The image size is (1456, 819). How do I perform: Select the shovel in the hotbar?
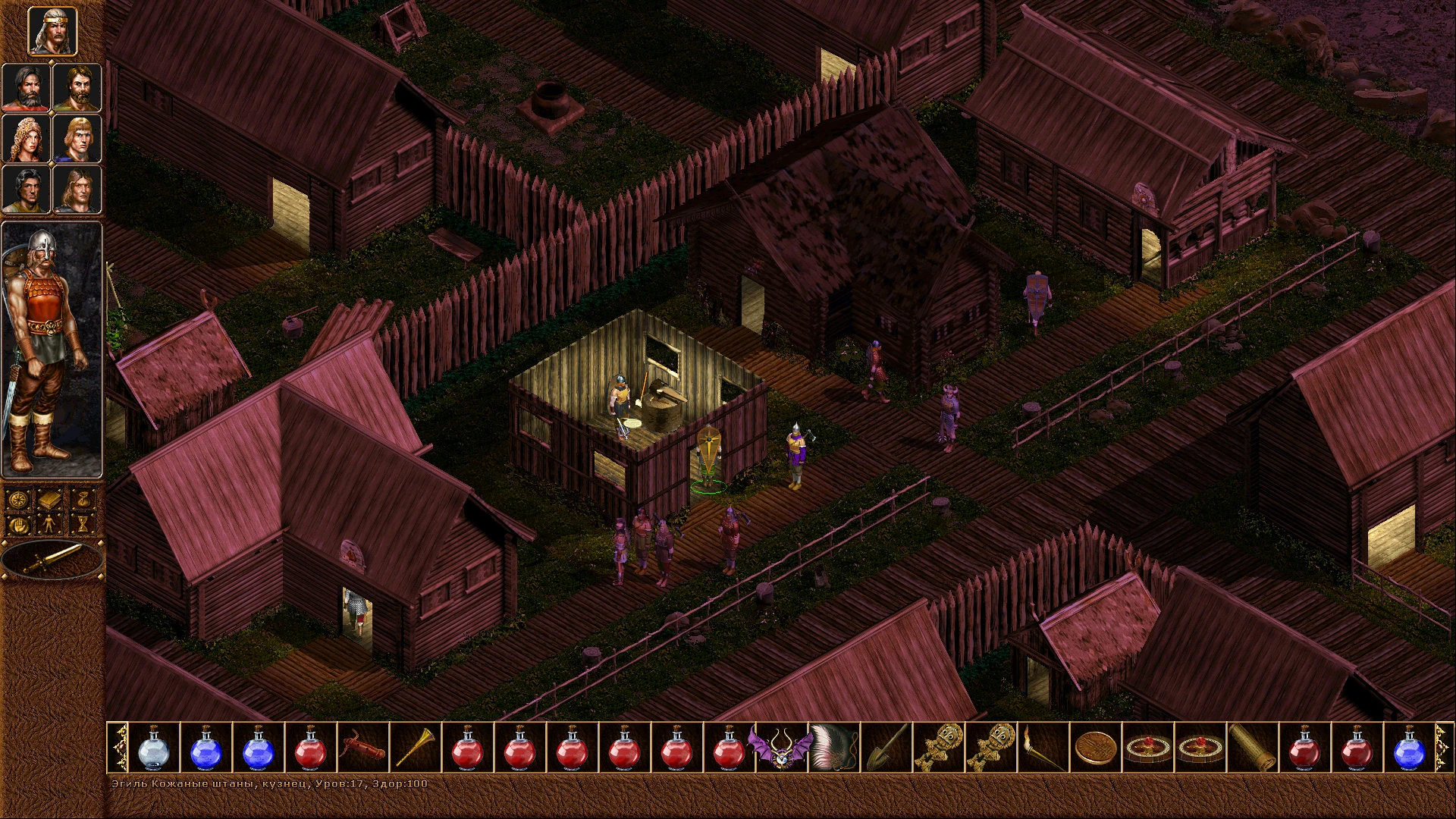point(886,747)
